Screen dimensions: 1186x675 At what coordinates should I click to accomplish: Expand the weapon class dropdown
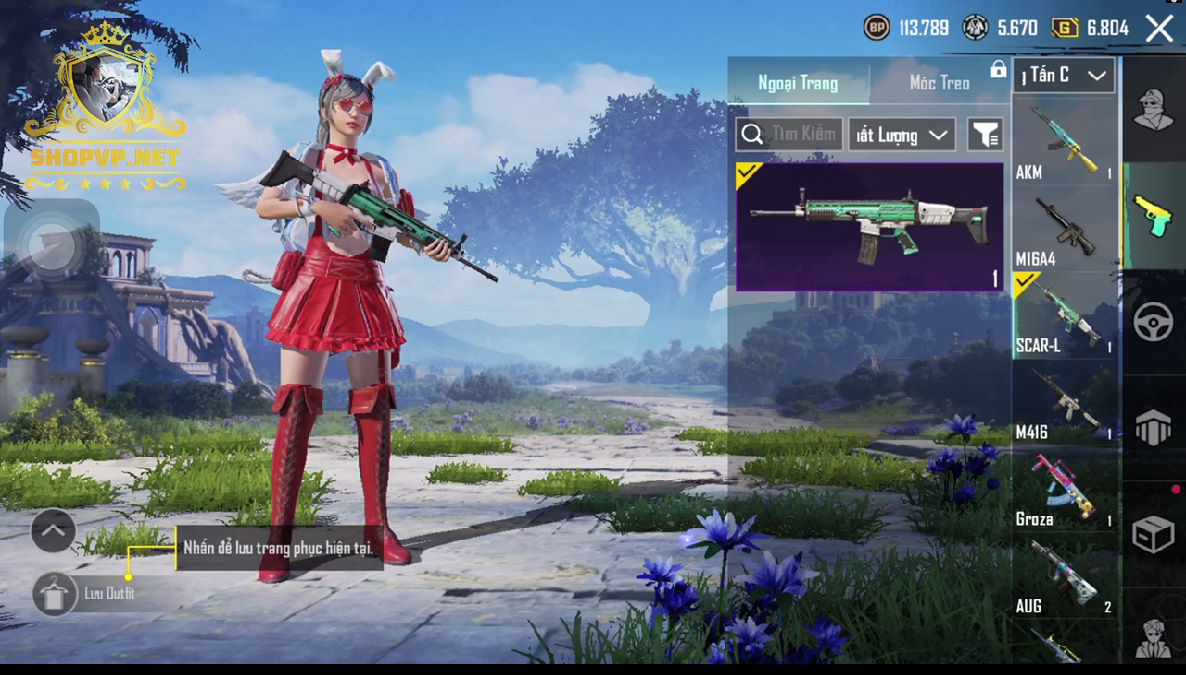click(x=1063, y=75)
